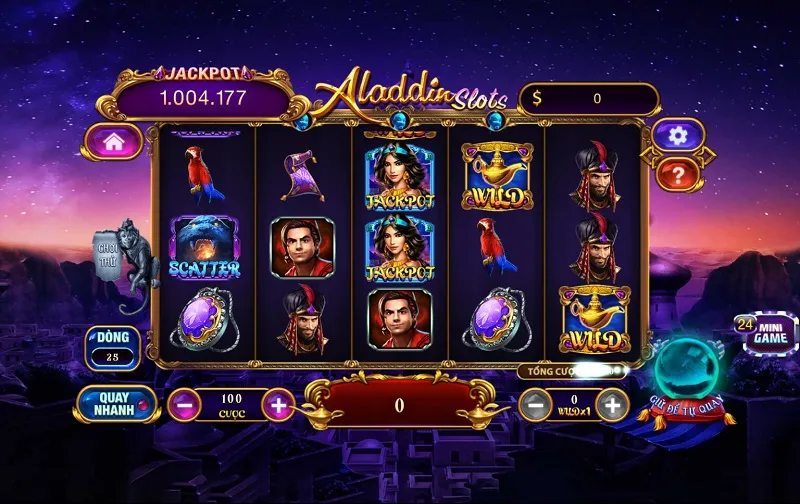Show help with the question mark button
800x504 pixels.
point(676,176)
